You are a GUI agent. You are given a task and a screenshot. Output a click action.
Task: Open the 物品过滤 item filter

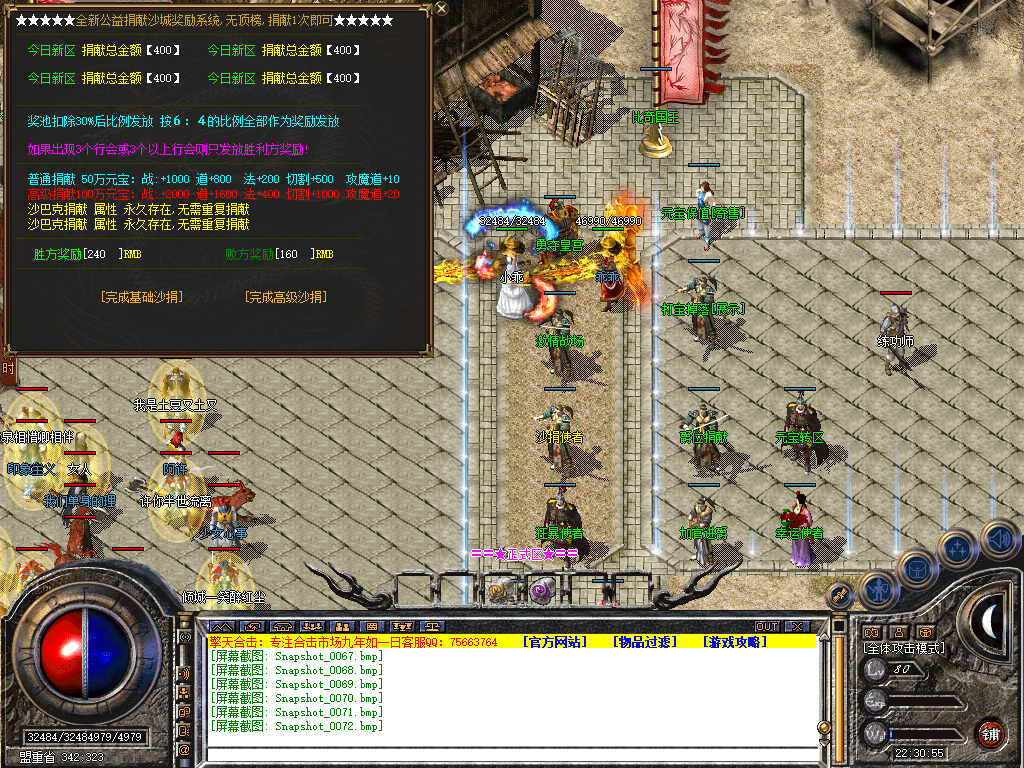[x=645, y=642]
